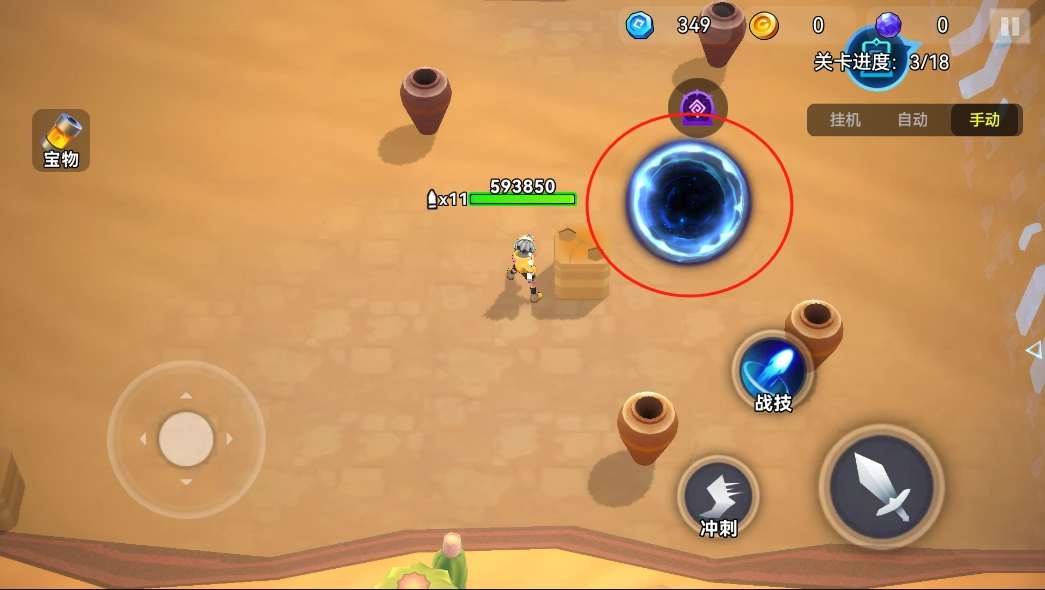This screenshot has width=1045, height=590.
Task: Pause the game with the pause button
Action: click(1010, 26)
